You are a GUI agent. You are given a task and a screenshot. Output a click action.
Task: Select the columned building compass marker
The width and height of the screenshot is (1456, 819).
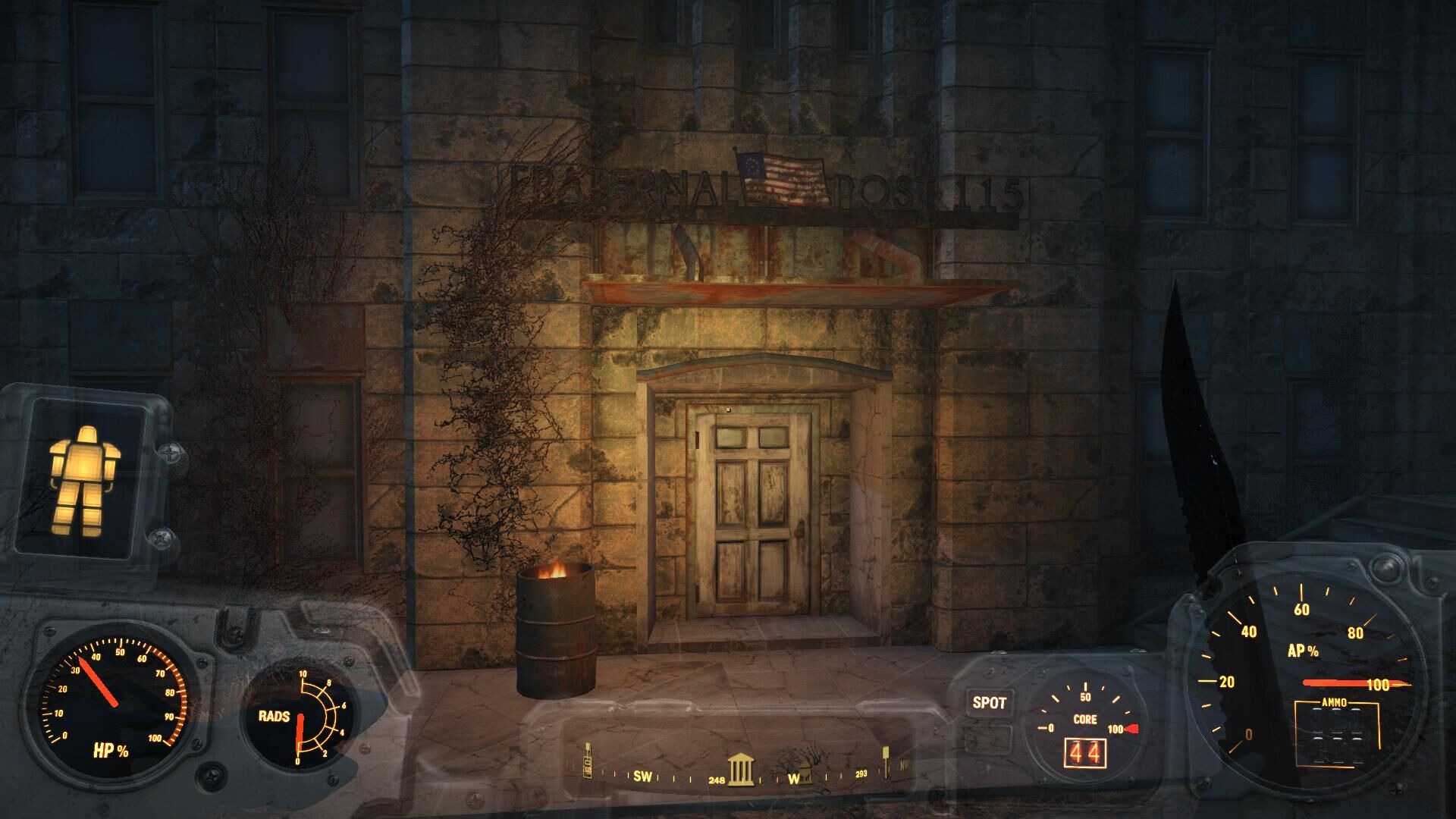[741, 768]
